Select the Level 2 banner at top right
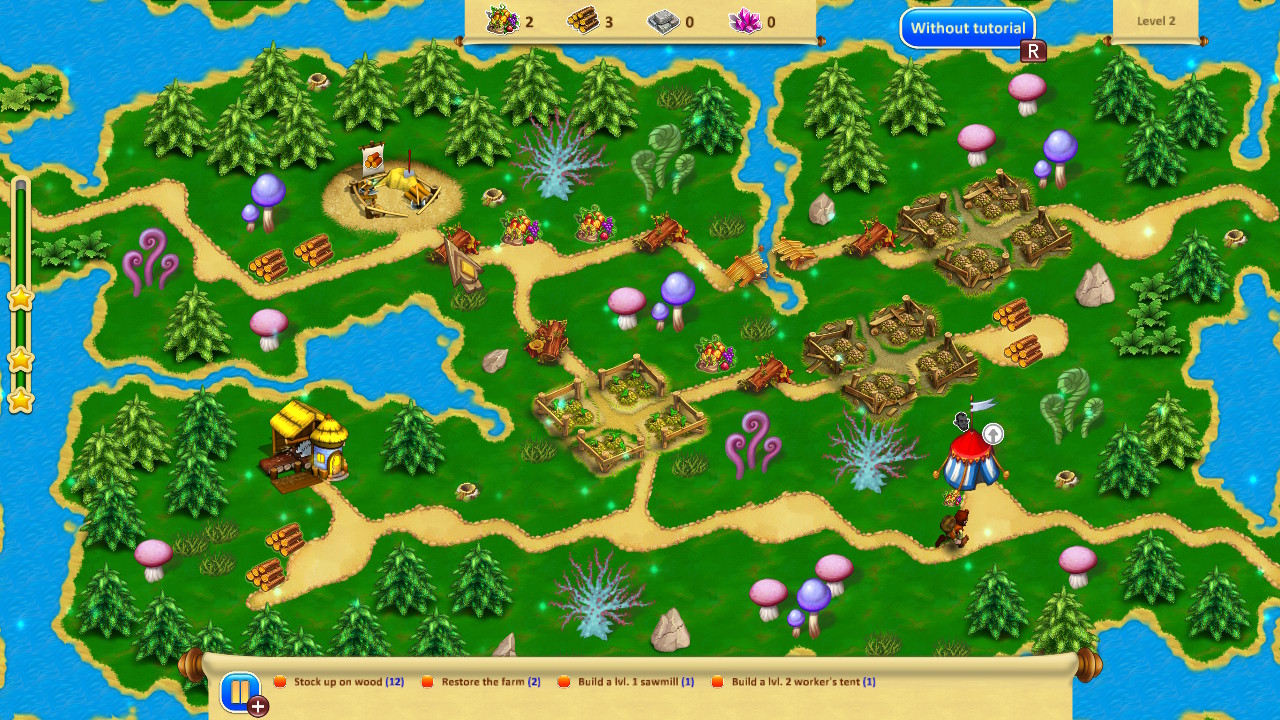Image resolution: width=1280 pixels, height=720 pixels. tap(1156, 20)
